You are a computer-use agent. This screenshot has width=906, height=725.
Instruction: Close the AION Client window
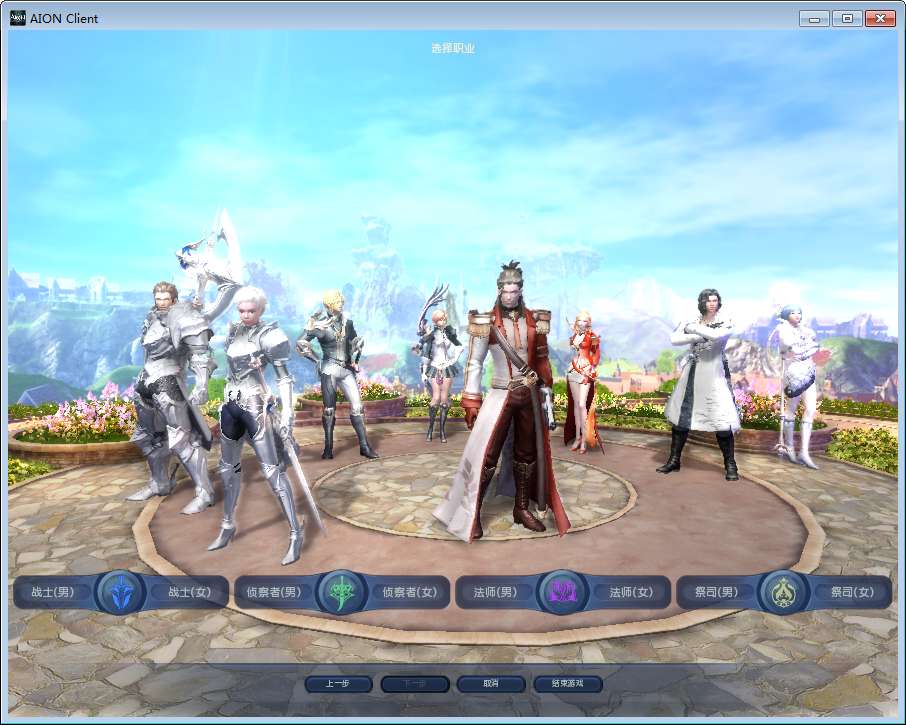point(880,18)
